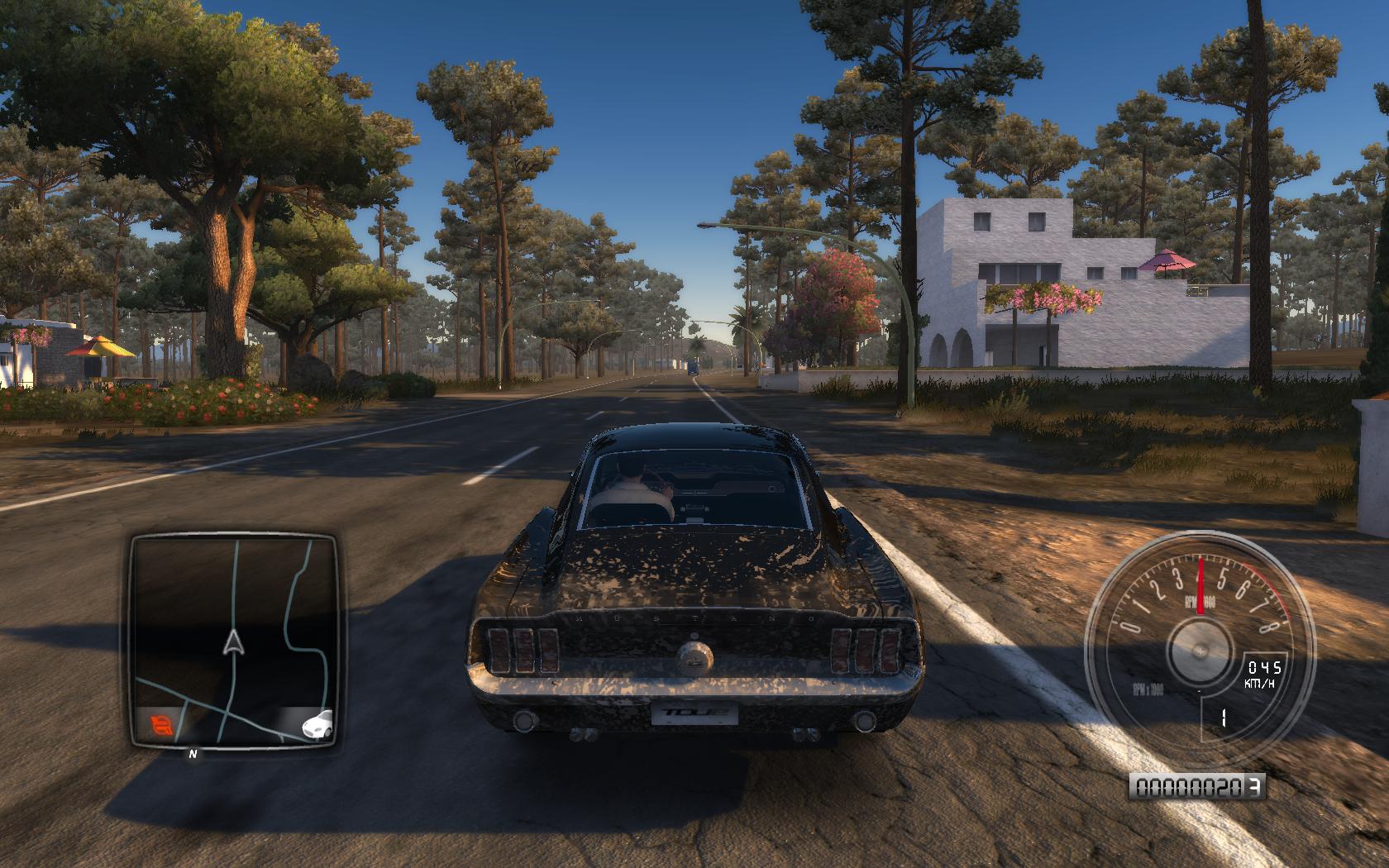Image resolution: width=1389 pixels, height=868 pixels.
Task: Click the player arrow on the minimap
Action: [x=235, y=641]
